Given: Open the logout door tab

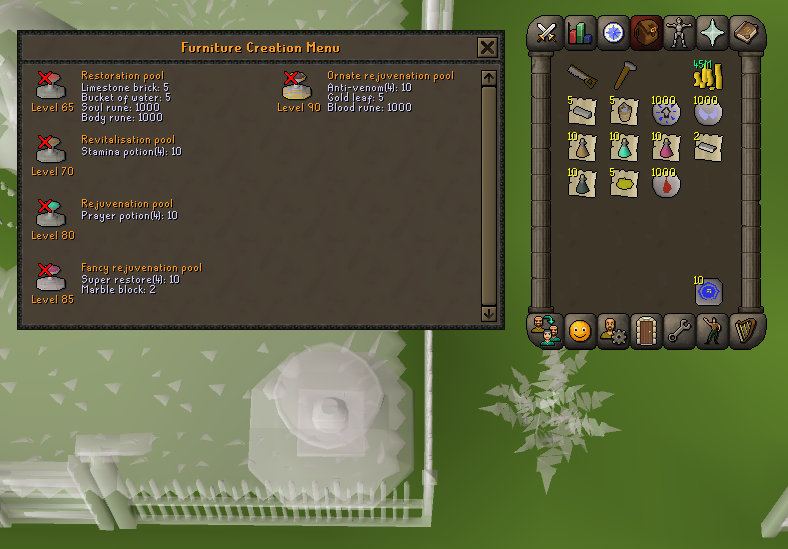Looking at the screenshot, I should point(646,331).
